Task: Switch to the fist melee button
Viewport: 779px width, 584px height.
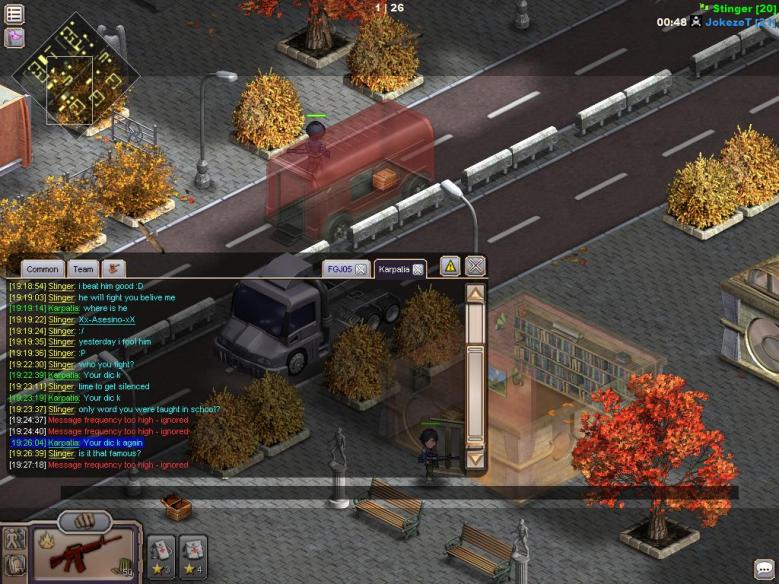Action: pos(85,521)
